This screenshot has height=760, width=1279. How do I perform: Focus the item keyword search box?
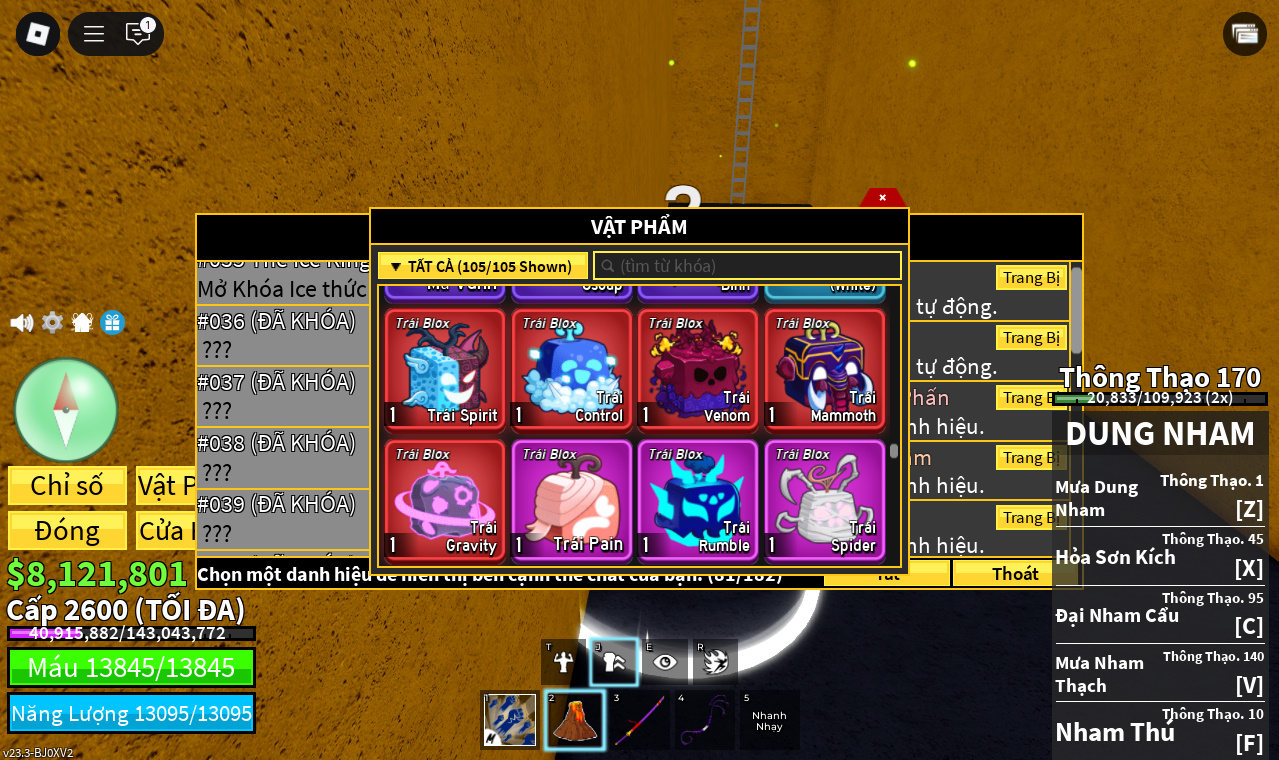[750, 266]
